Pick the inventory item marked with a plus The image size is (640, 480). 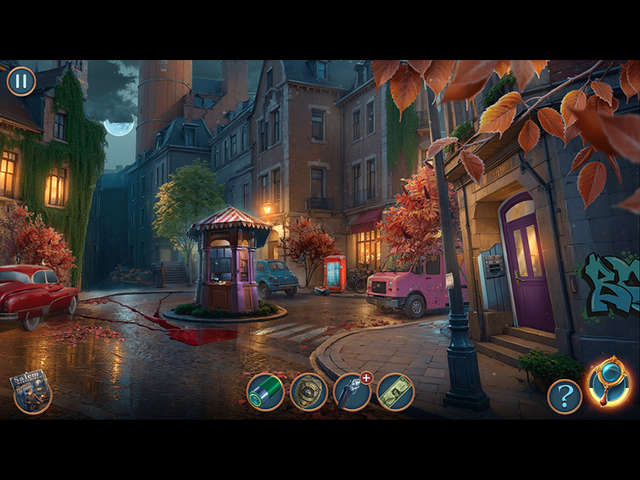point(352,392)
